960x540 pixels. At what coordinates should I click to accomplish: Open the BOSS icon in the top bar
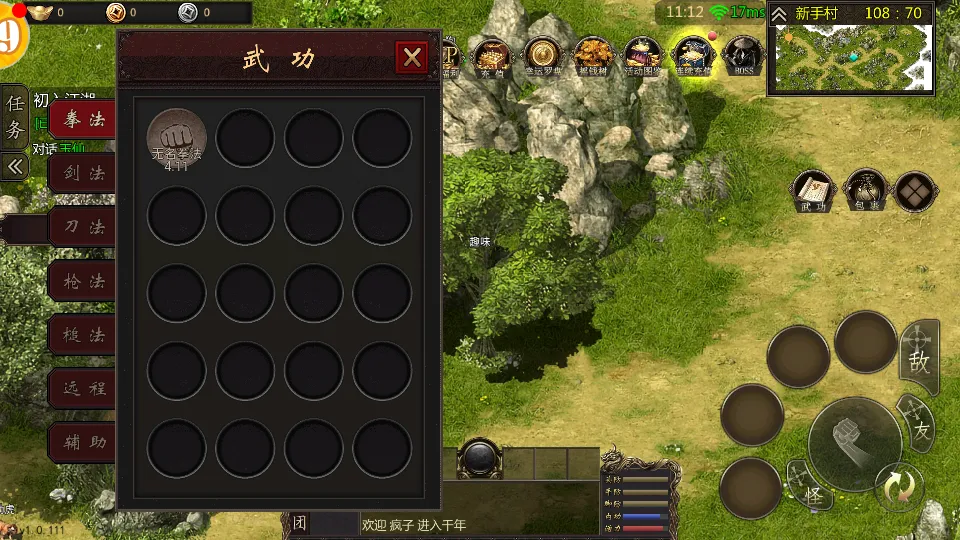743,55
